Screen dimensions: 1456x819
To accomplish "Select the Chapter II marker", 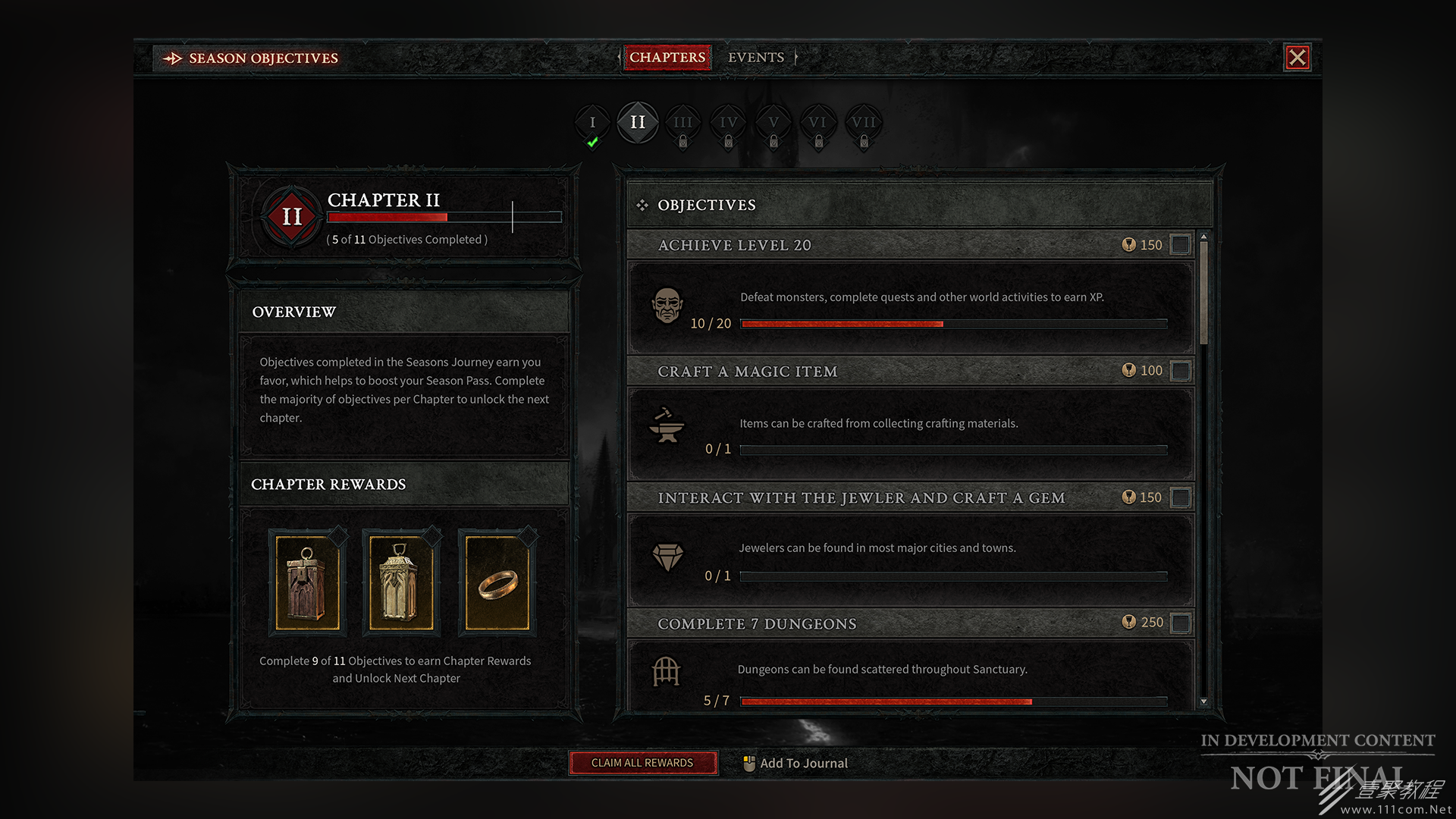I will 638,122.
